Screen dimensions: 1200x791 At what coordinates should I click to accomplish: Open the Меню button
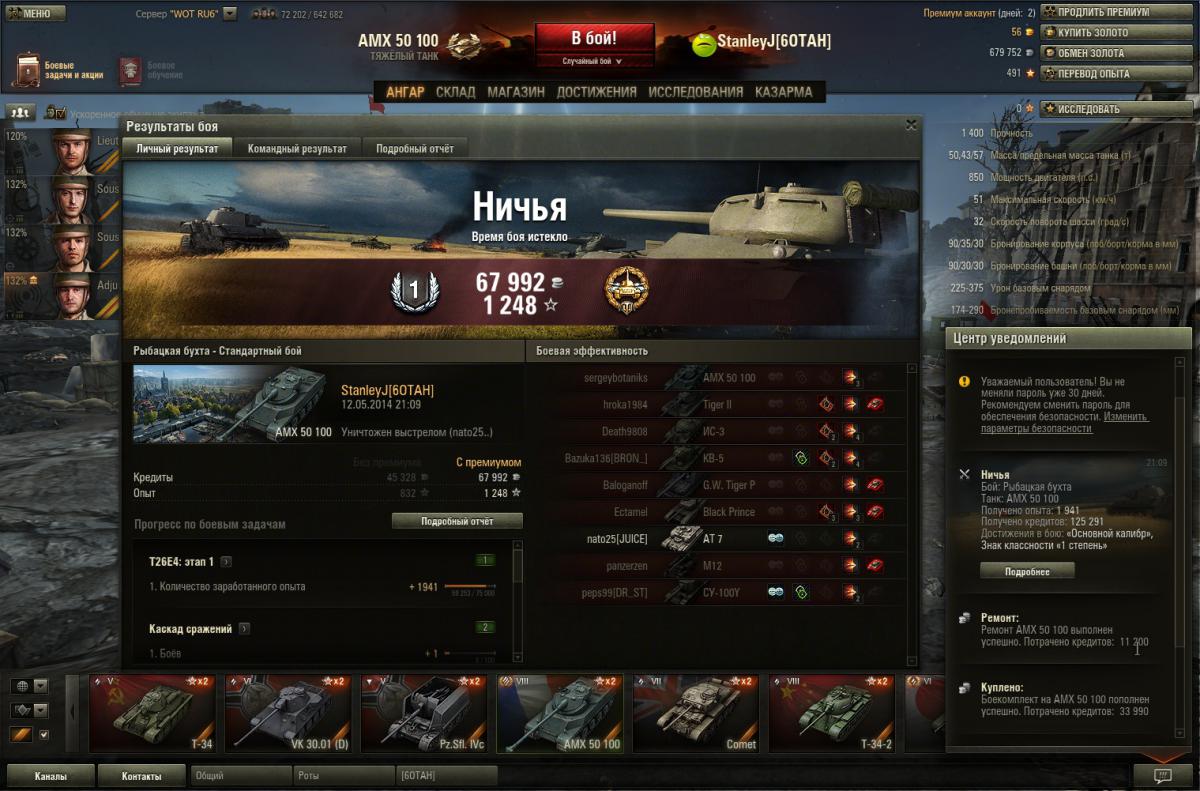point(35,13)
